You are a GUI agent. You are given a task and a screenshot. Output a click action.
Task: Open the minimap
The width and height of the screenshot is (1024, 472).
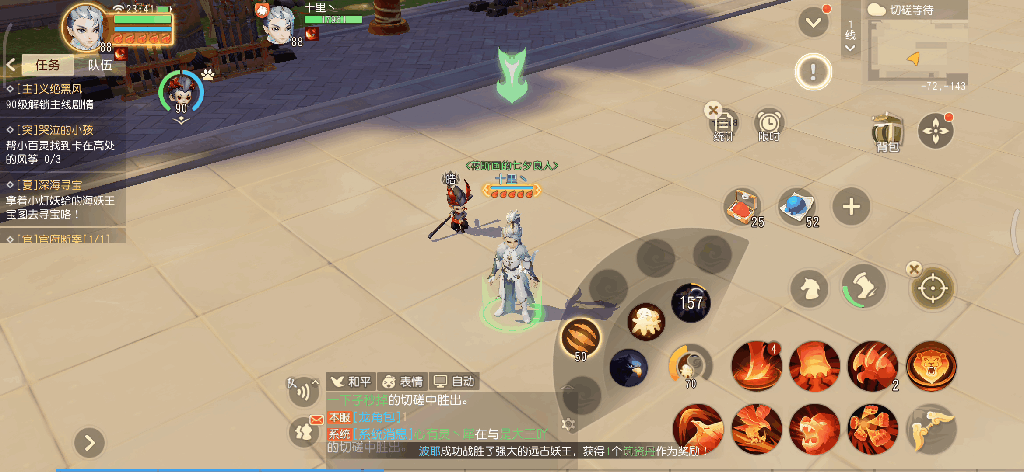pos(917,57)
